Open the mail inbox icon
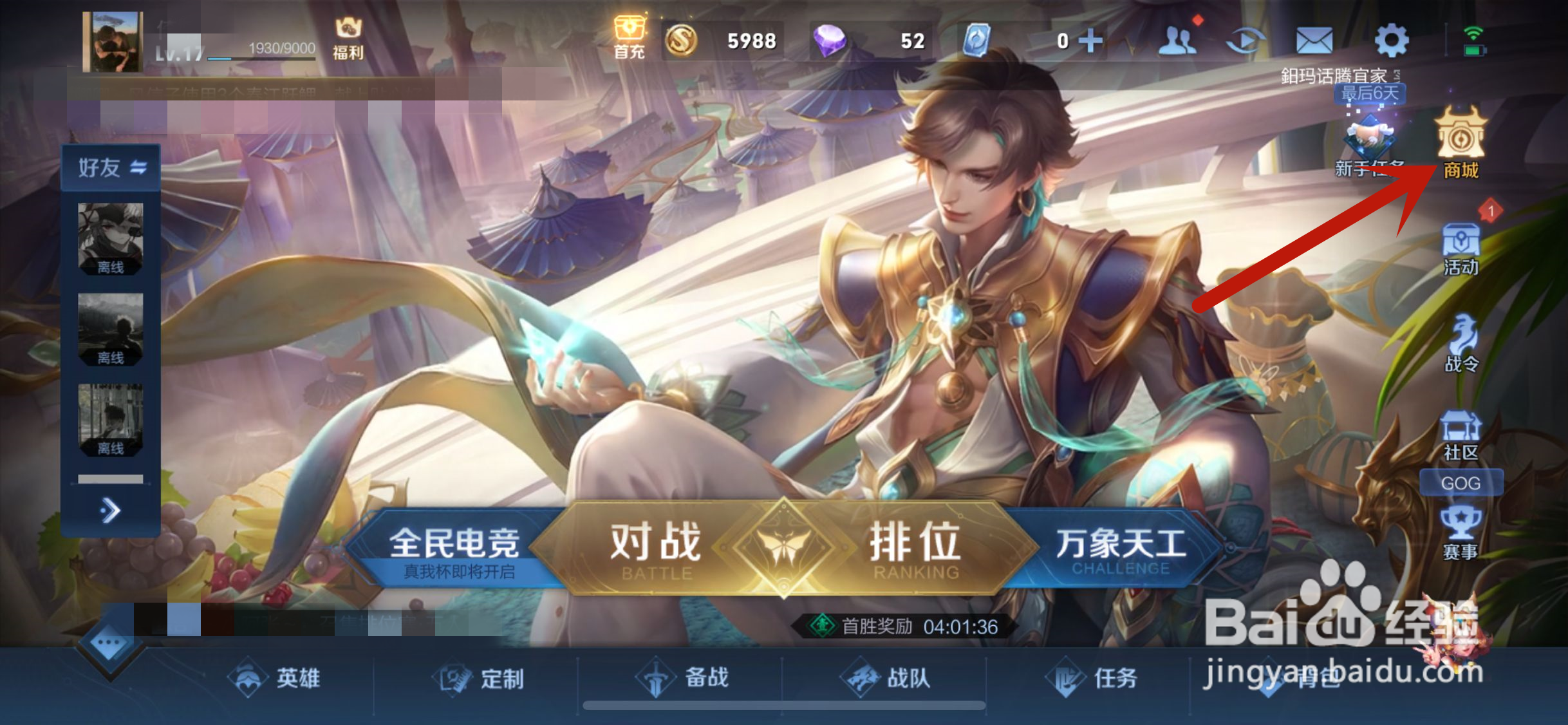Viewport: 1568px width, 725px height. click(x=1316, y=39)
